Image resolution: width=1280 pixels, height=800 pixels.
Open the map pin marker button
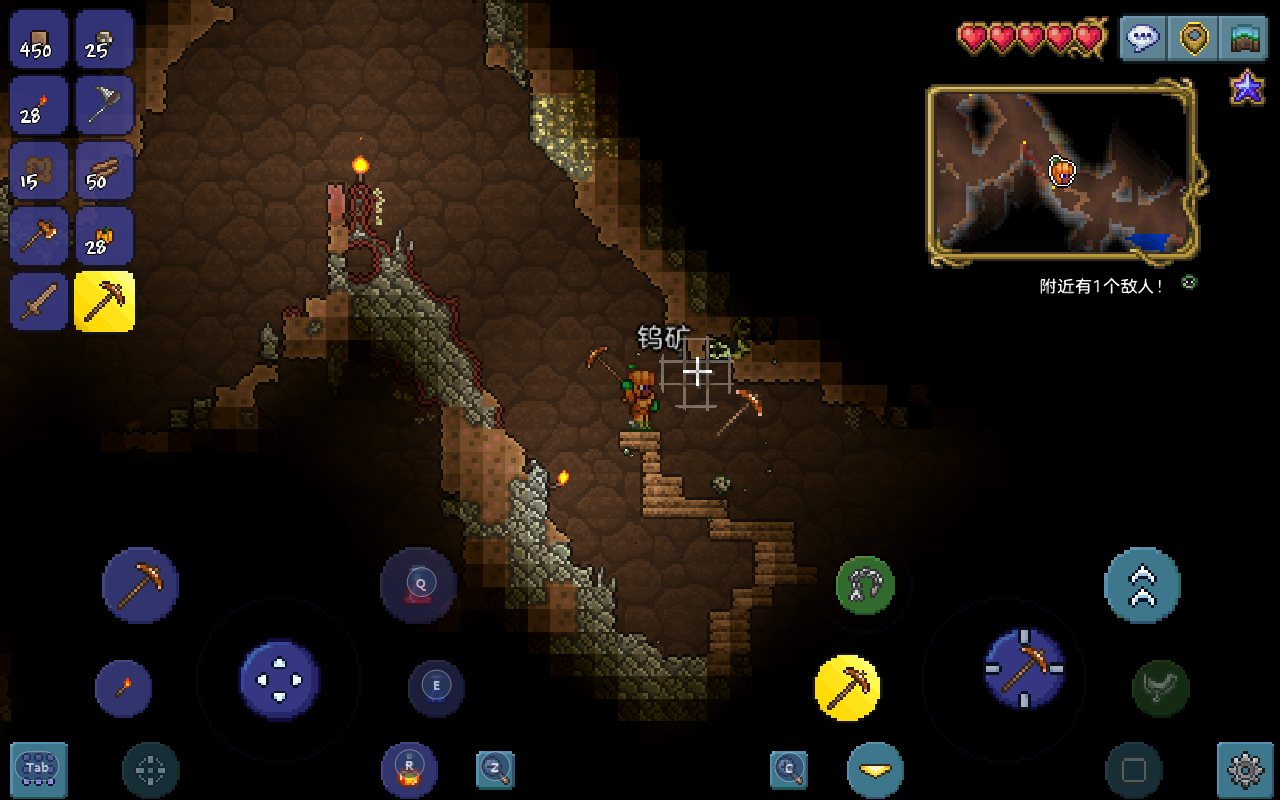pyautogui.click(x=1194, y=38)
